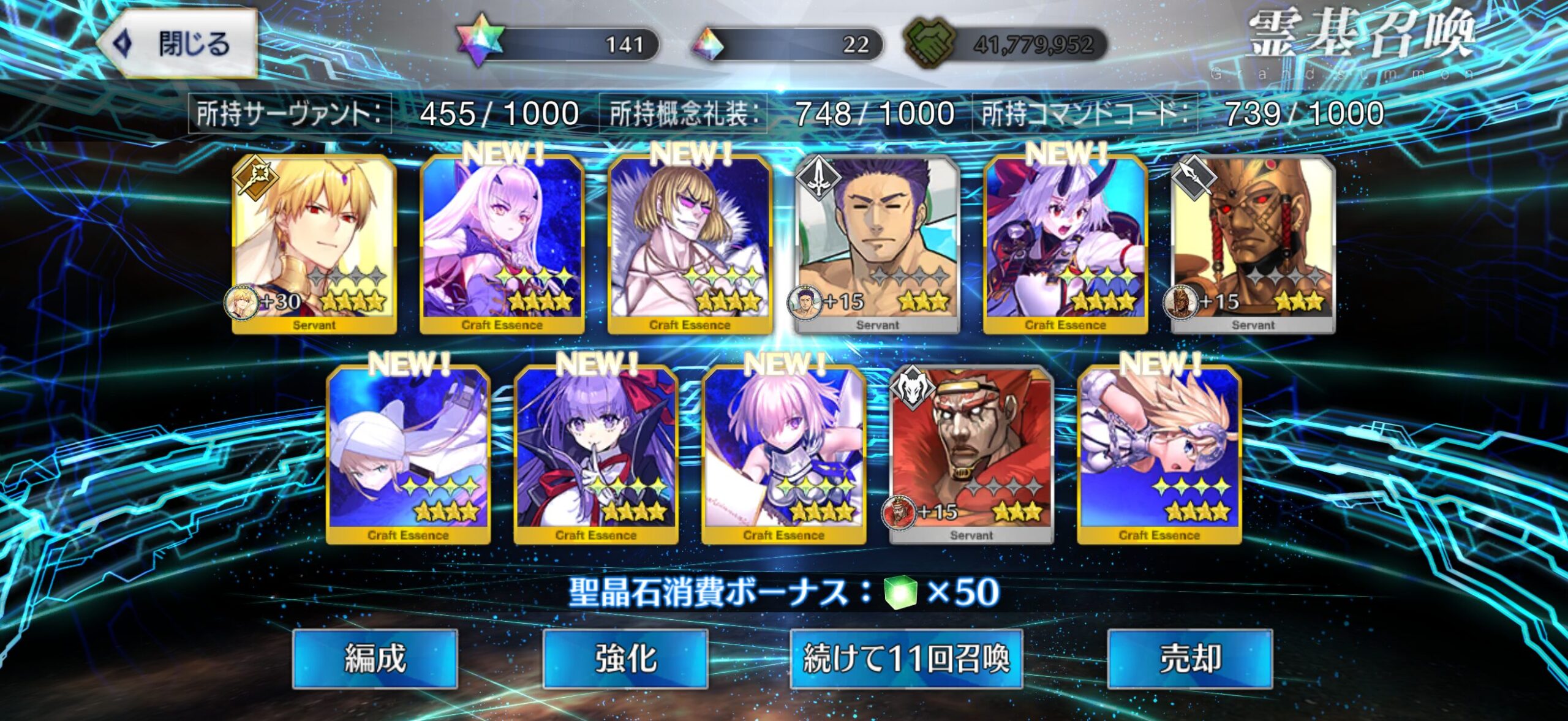This screenshot has width=1568, height=721.
Task: View the horned silver-haired warrior craft essence
Action: 1065,244
